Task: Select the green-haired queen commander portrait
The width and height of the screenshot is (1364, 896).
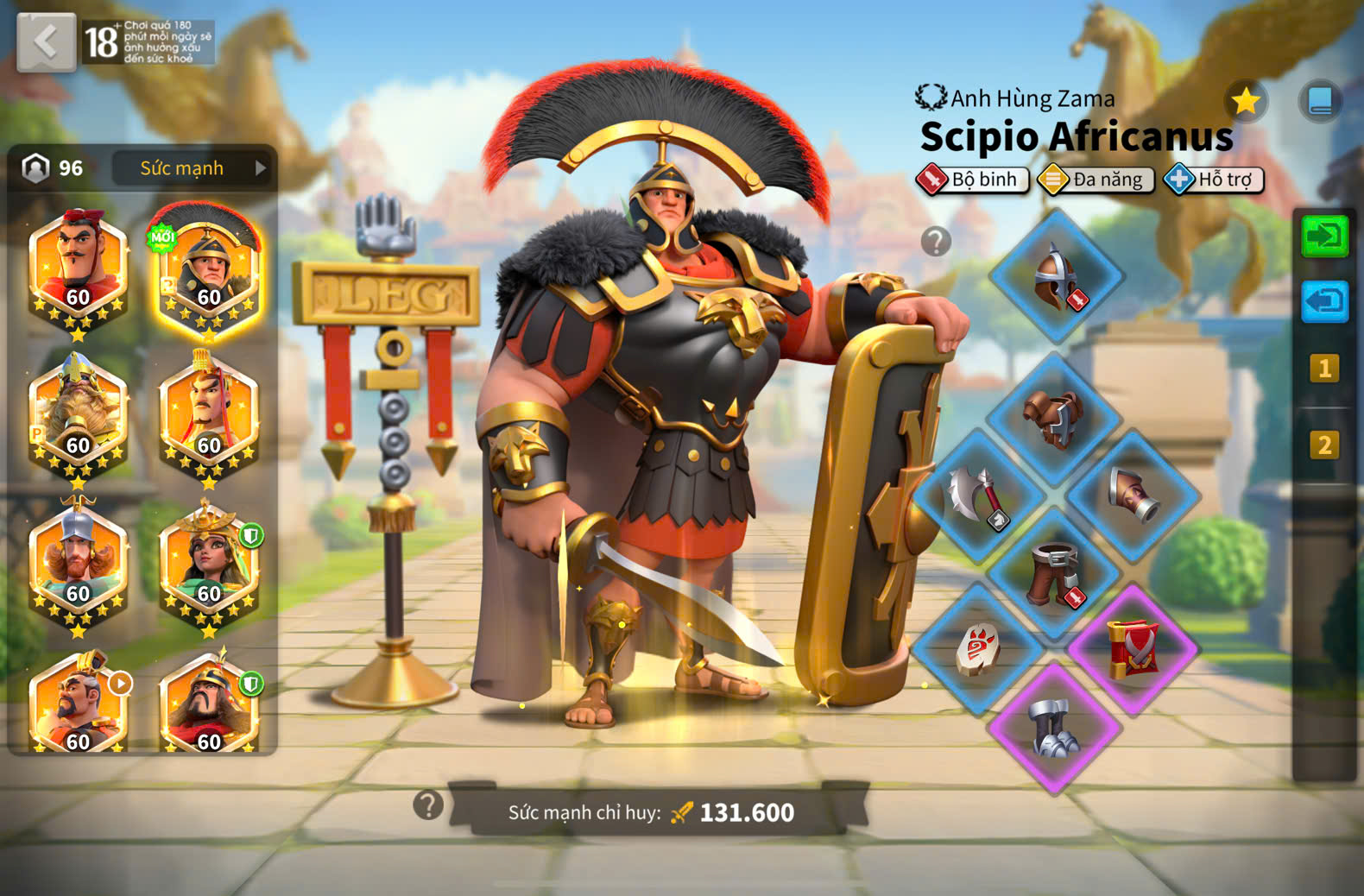Action: tap(208, 564)
